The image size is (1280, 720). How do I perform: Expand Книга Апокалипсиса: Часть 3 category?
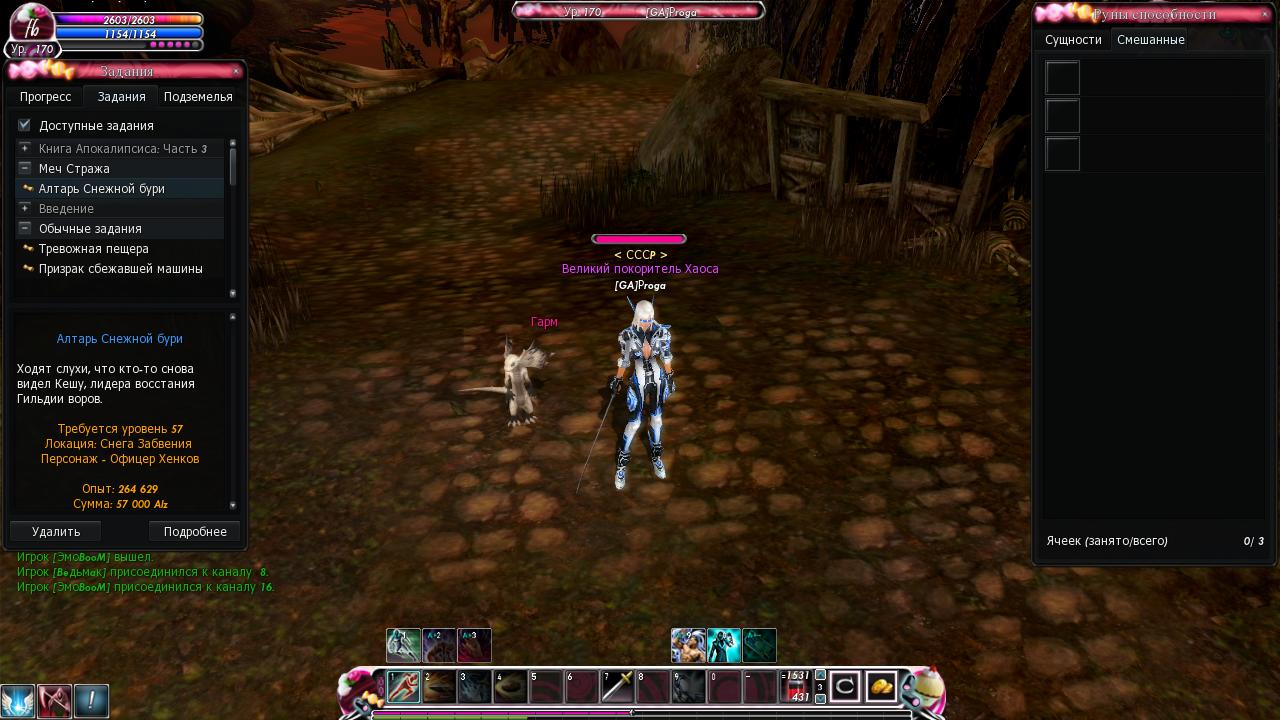point(25,148)
